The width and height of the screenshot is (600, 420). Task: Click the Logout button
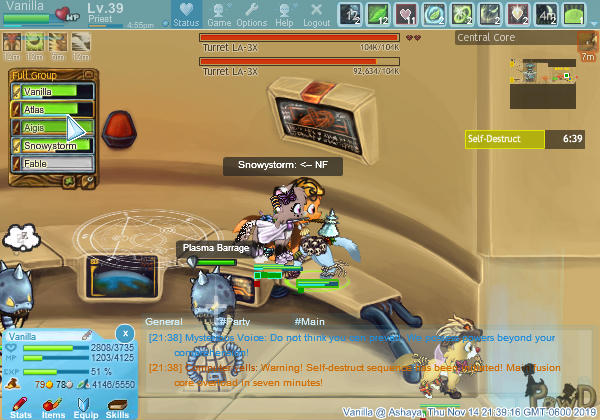(316, 14)
